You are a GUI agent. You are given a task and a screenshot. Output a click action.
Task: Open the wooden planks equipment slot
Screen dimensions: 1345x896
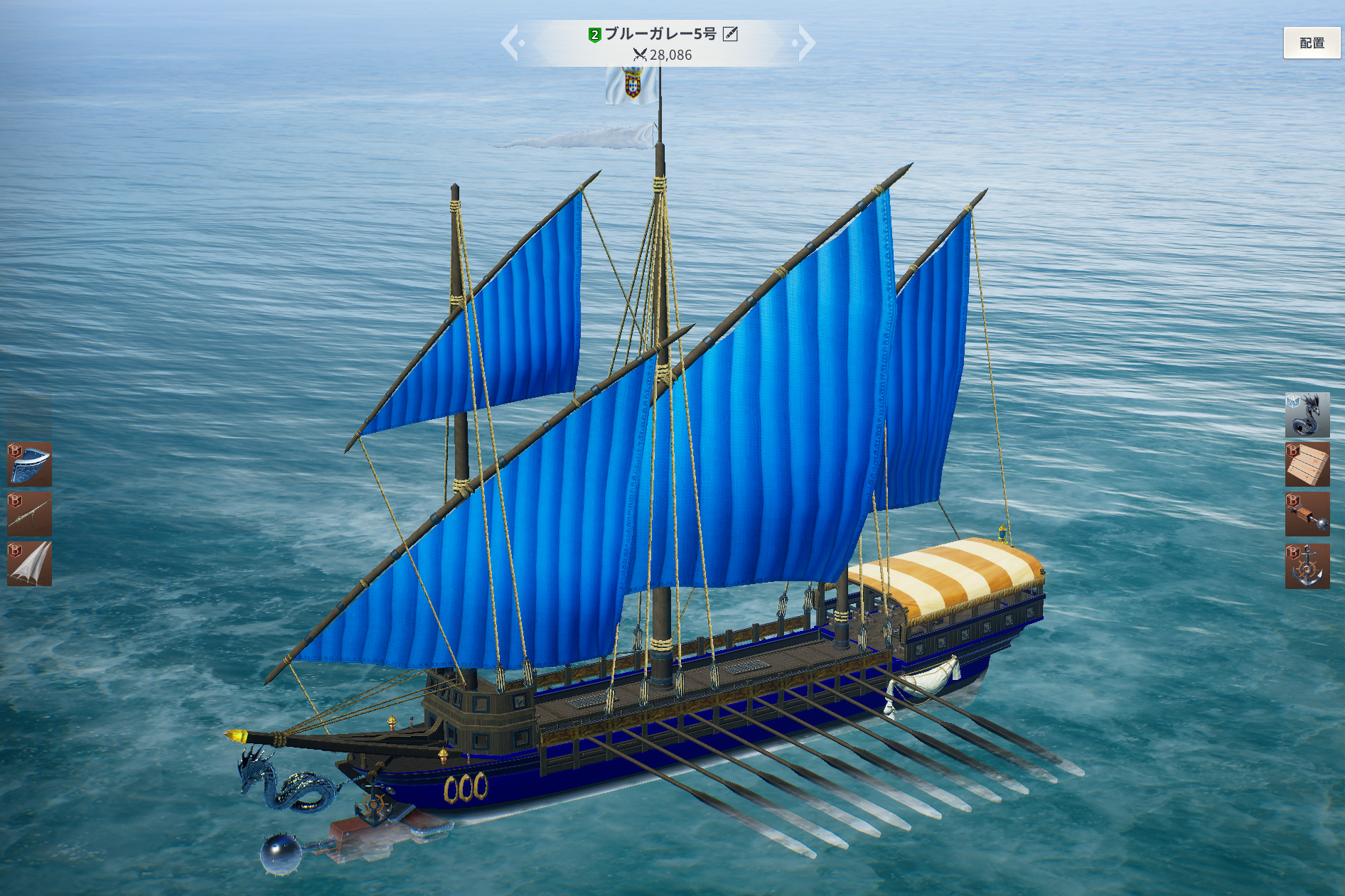[x=1307, y=465]
